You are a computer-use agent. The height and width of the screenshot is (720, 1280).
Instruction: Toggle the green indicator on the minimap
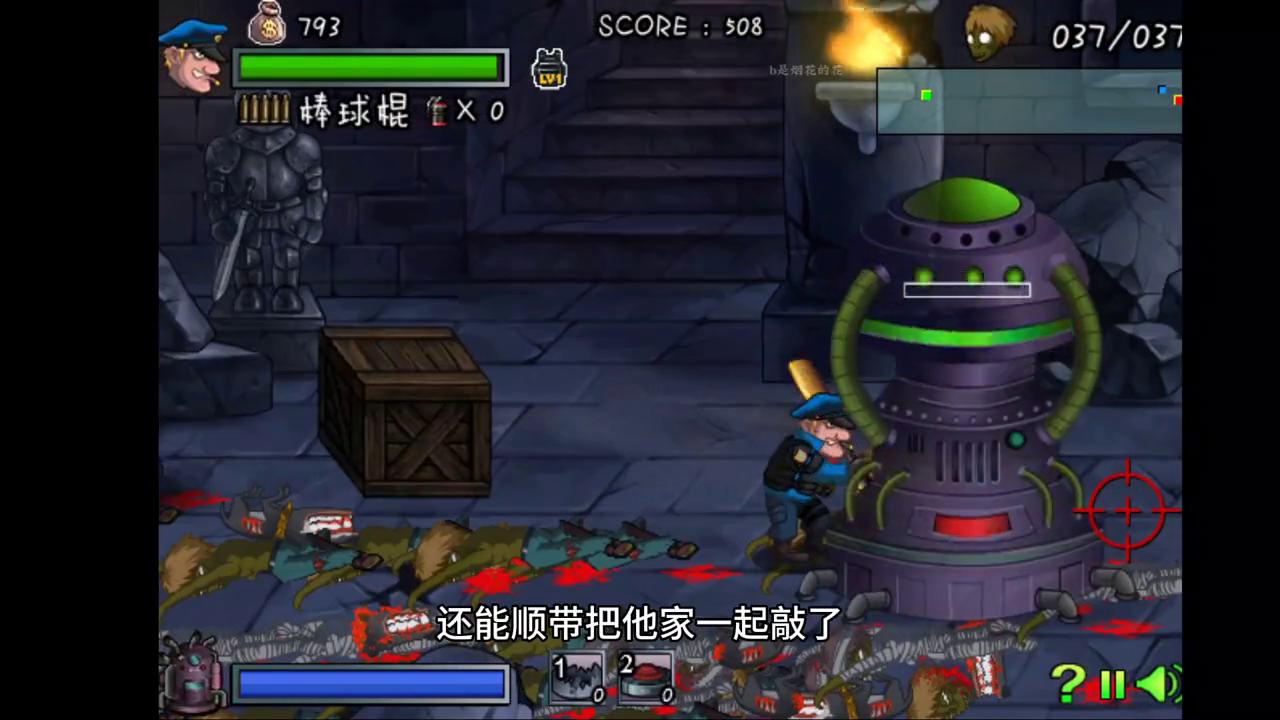pyautogui.click(x=926, y=95)
